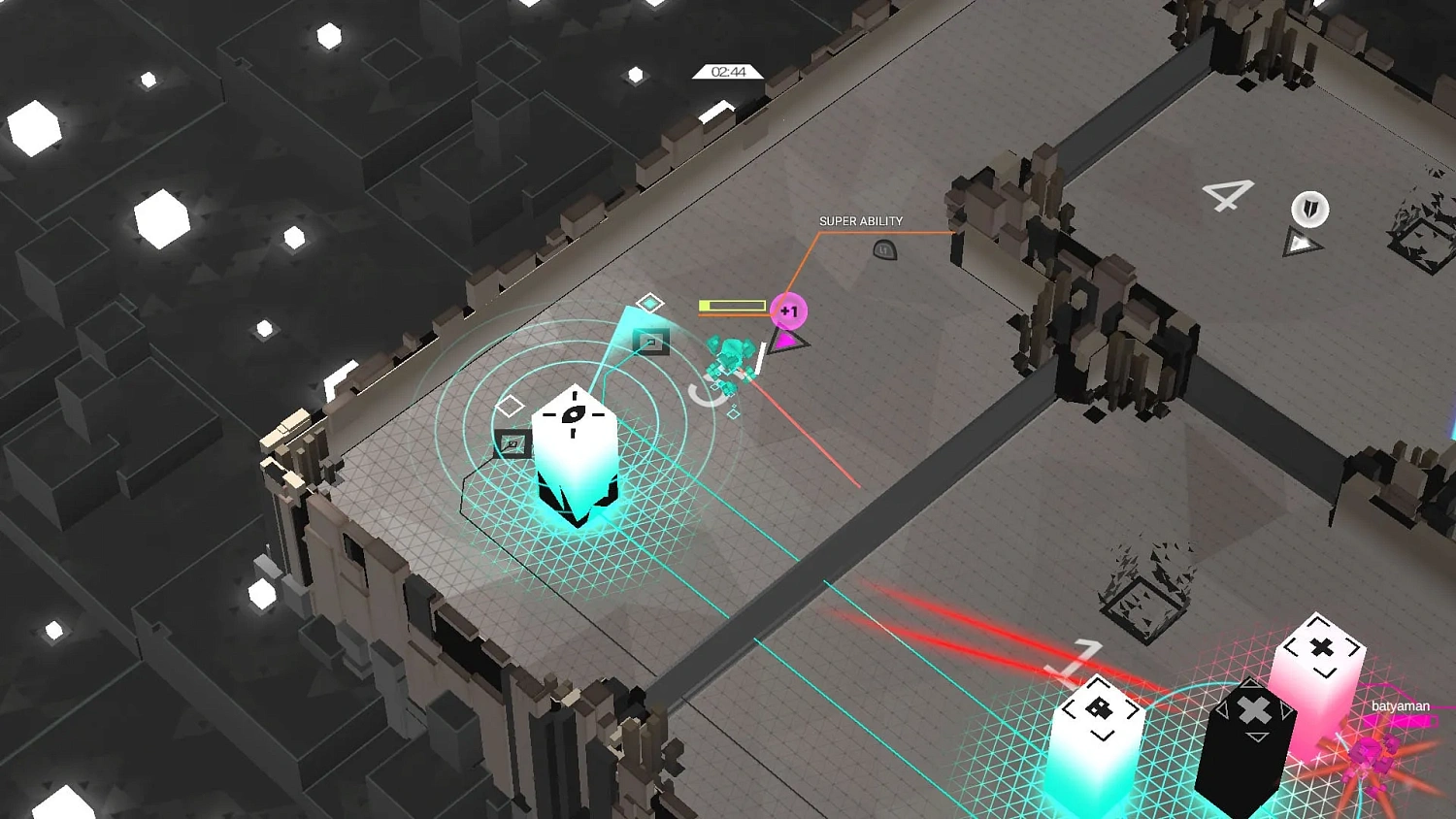Click the X symbol on the black obelisk
The width and height of the screenshot is (1456, 819).
1252,708
